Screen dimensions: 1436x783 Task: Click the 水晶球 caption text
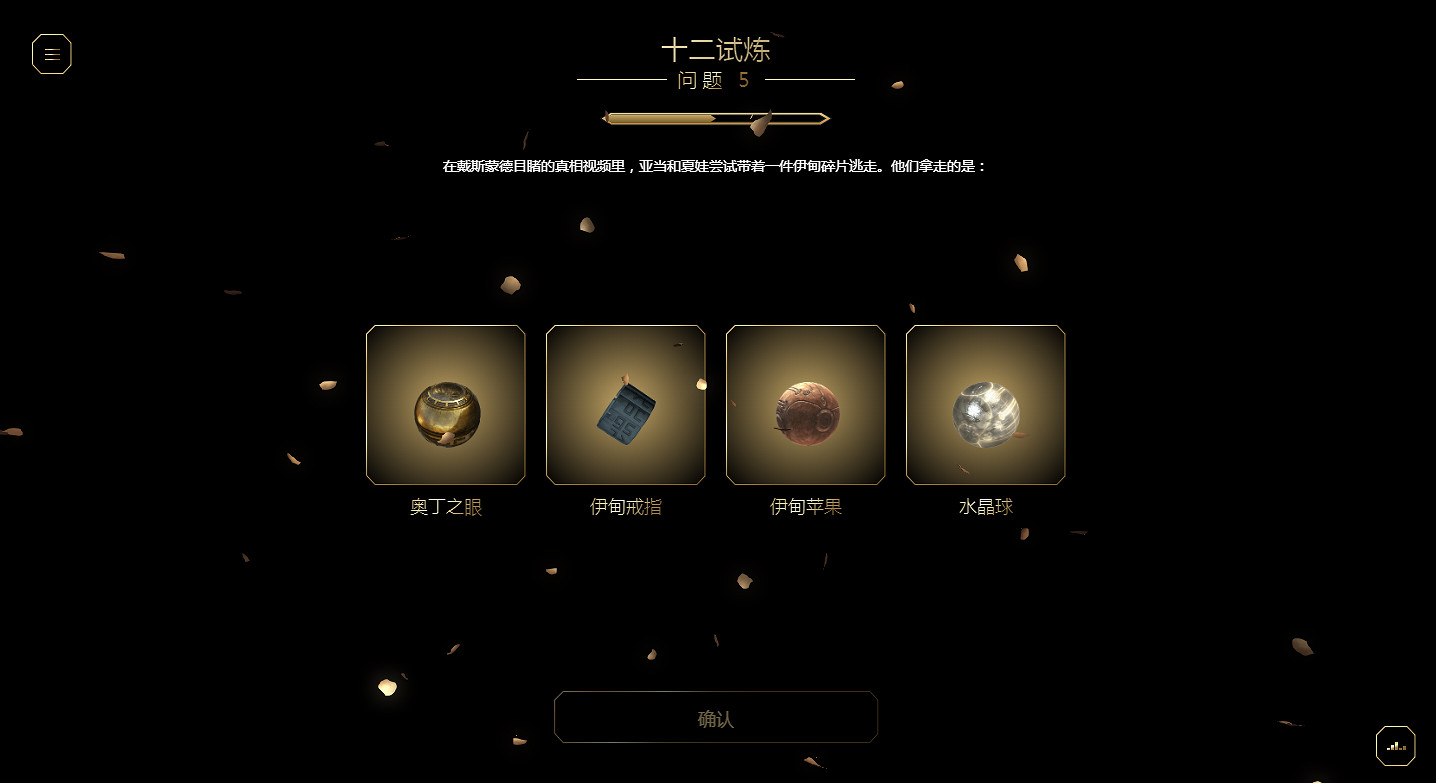coord(985,506)
